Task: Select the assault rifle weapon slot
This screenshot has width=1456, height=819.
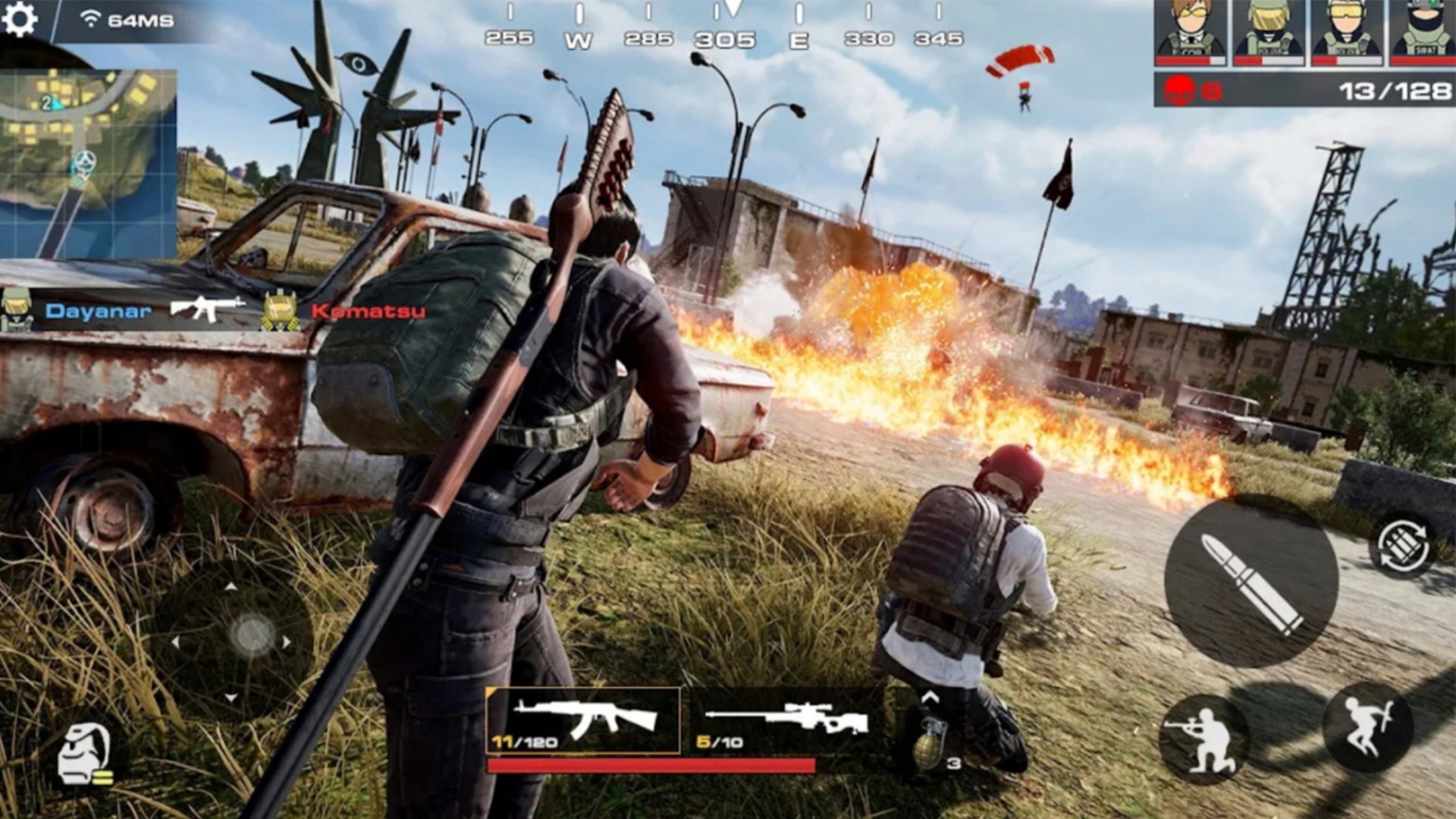Action: [582, 720]
